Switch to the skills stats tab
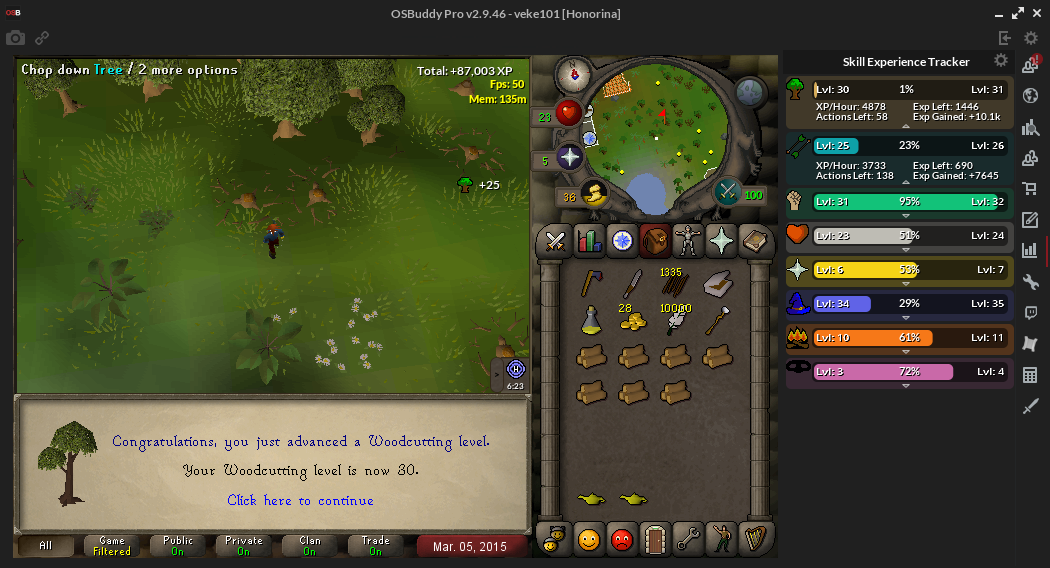 coord(590,241)
